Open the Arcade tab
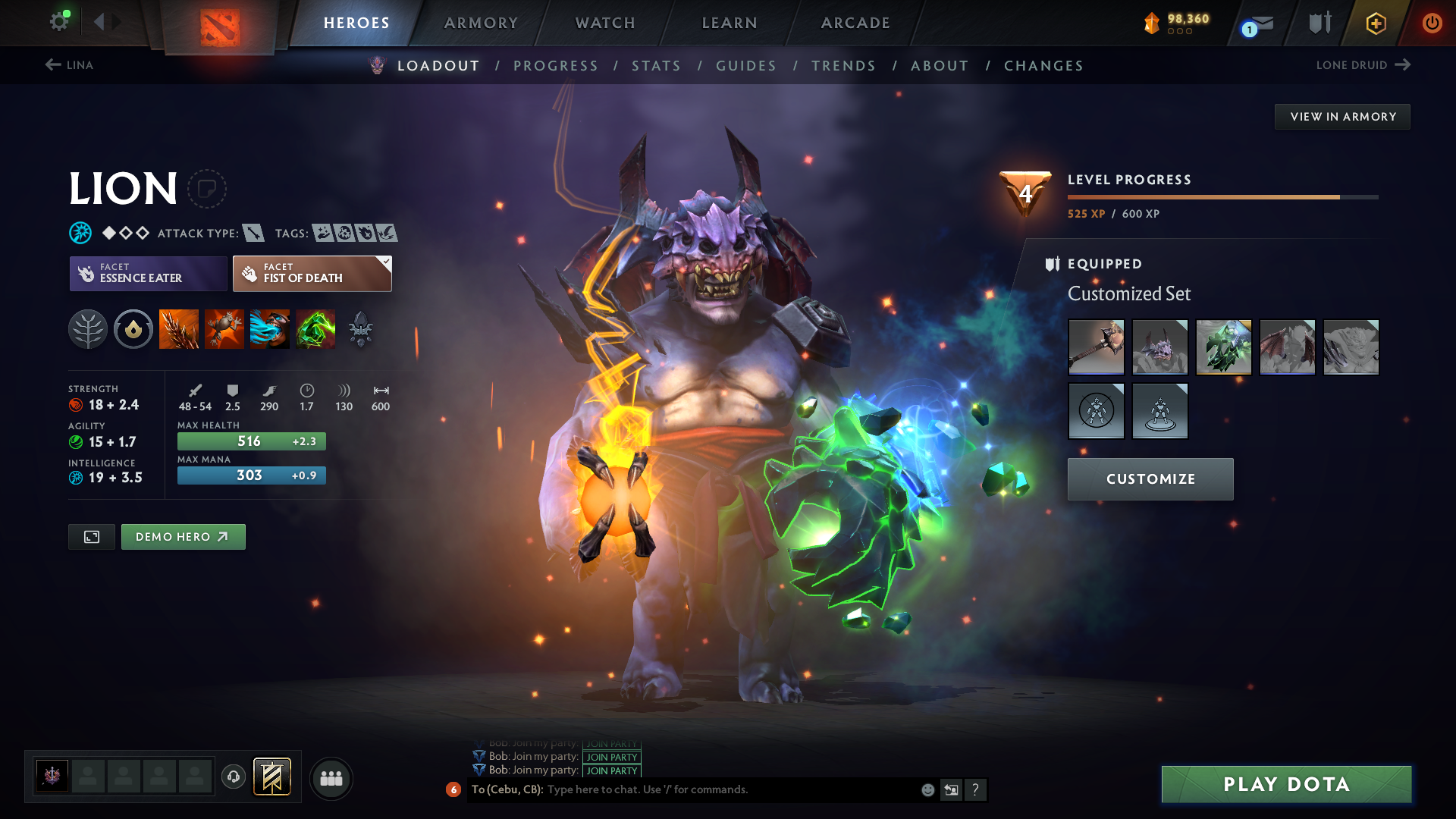 coord(855,23)
